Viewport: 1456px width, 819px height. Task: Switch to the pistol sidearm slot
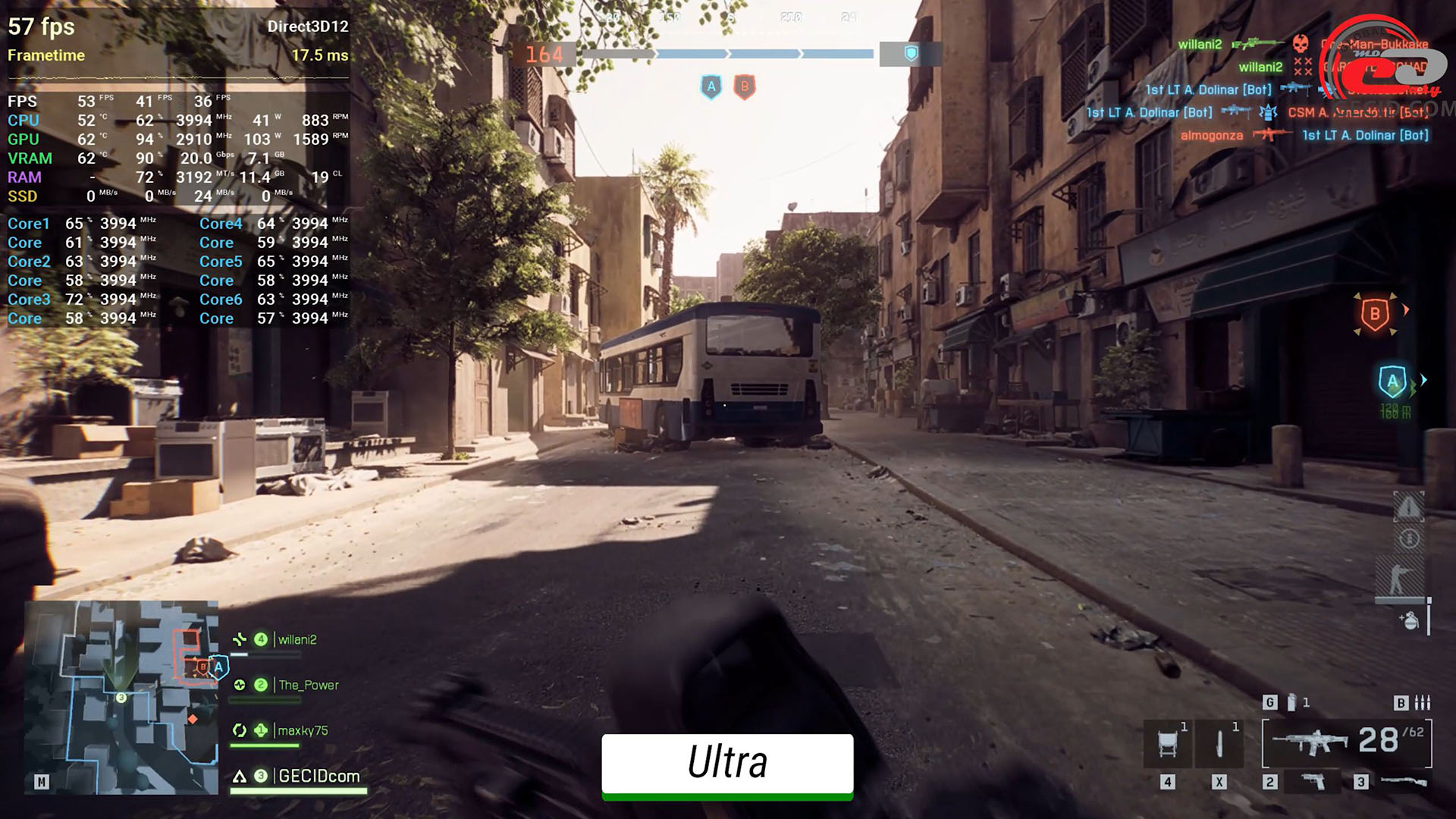click(1313, 782)
